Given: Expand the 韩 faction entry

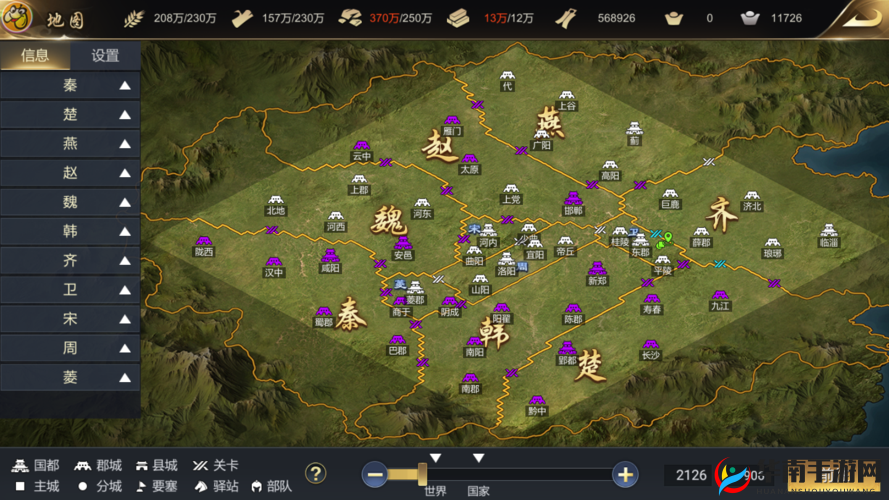Looking at the screenshot, I should click(70, 231).
